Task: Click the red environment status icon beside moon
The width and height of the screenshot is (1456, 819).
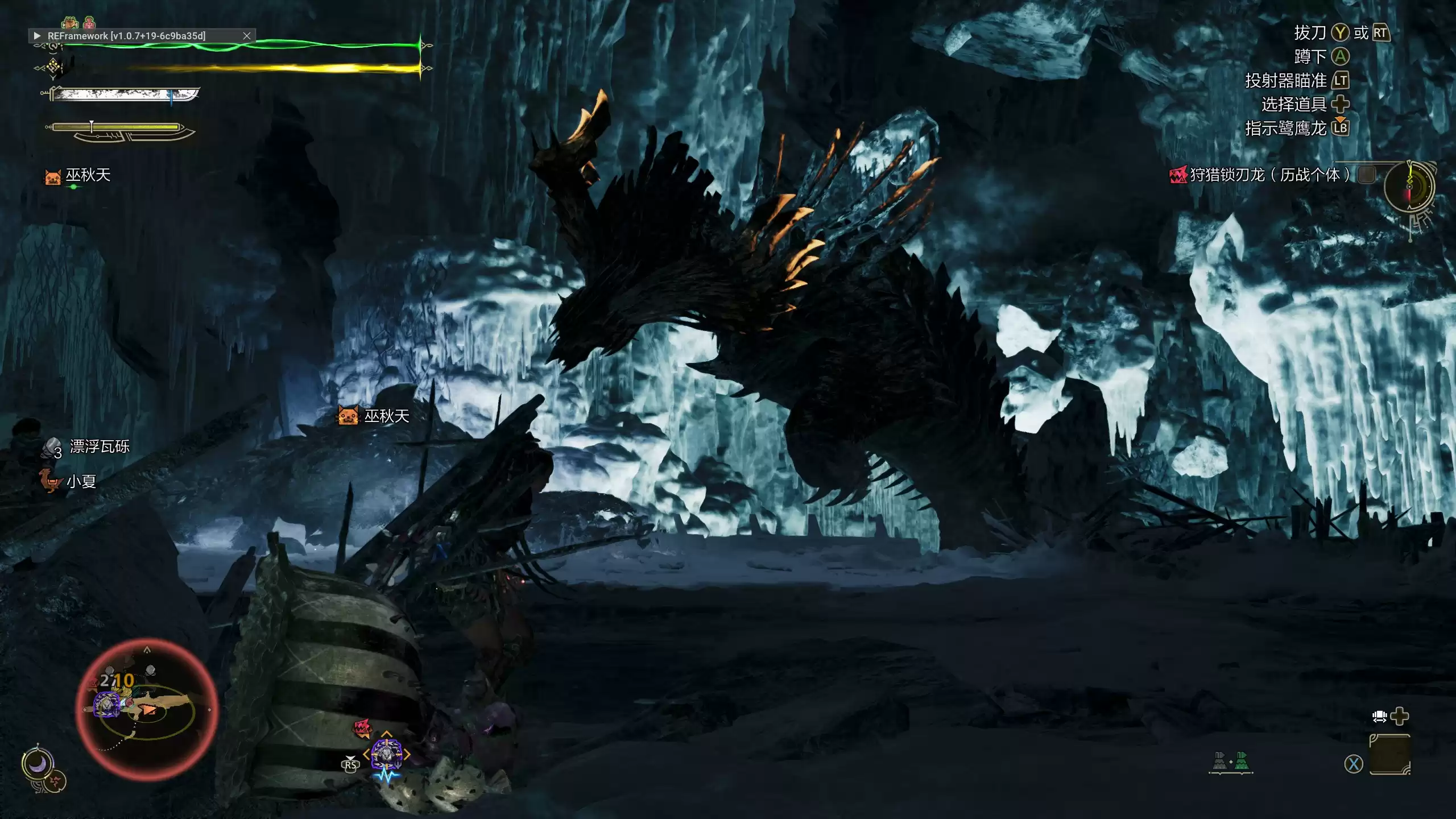Action: 56,782
